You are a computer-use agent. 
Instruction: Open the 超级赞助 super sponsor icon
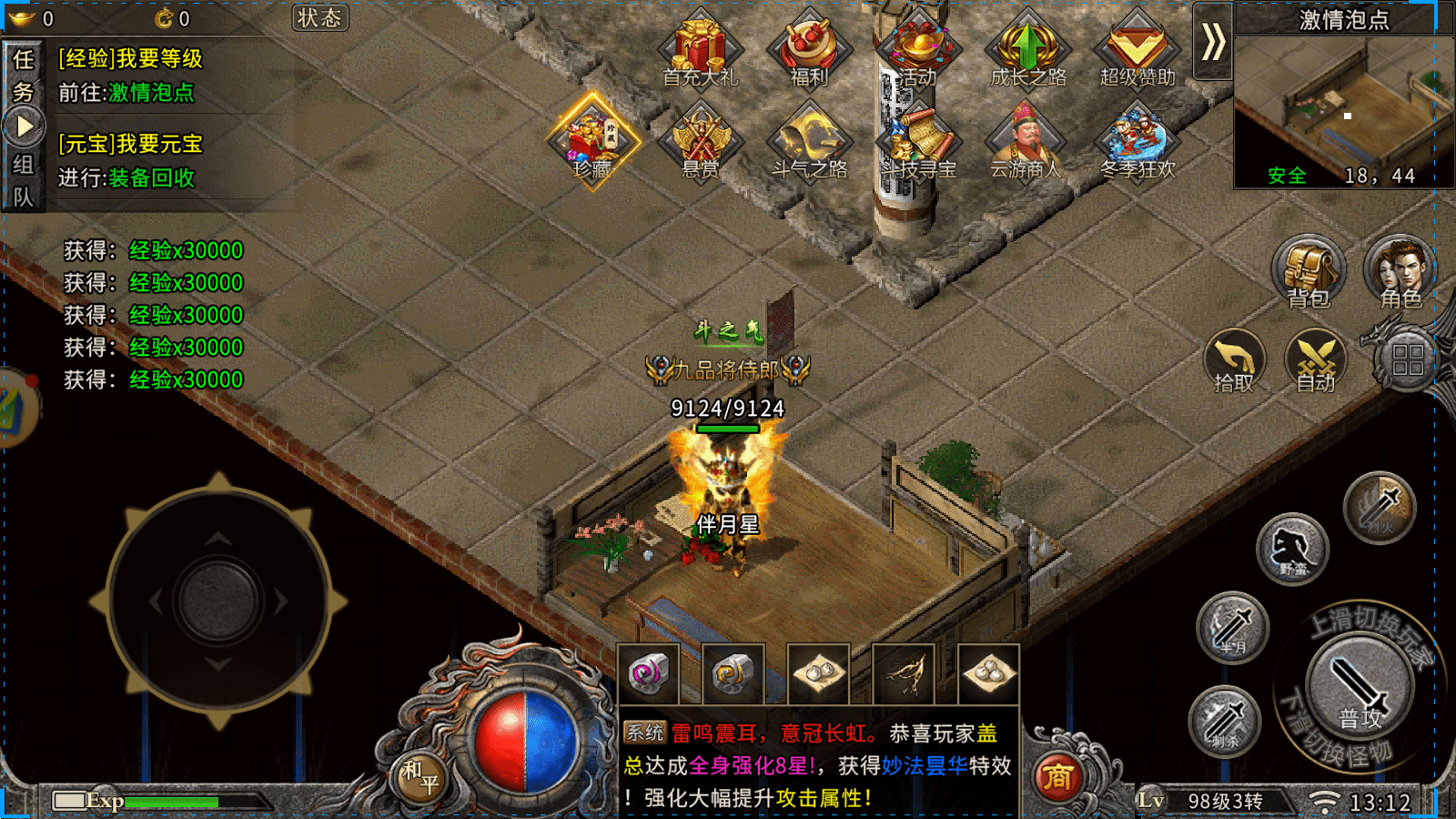click(x=1137, y=50)
